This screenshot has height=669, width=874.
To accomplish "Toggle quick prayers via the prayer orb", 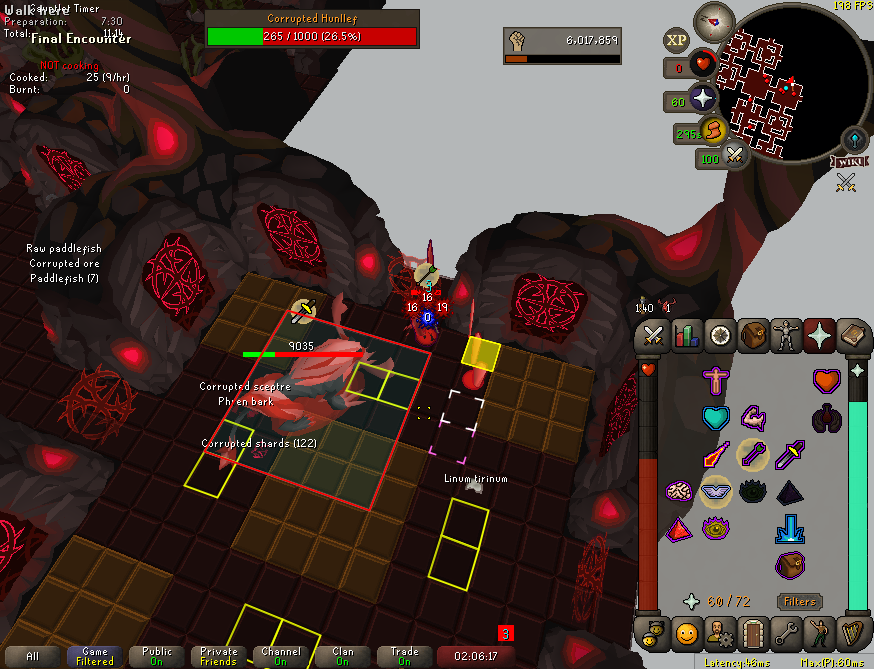I will click(x=703, y=98).
